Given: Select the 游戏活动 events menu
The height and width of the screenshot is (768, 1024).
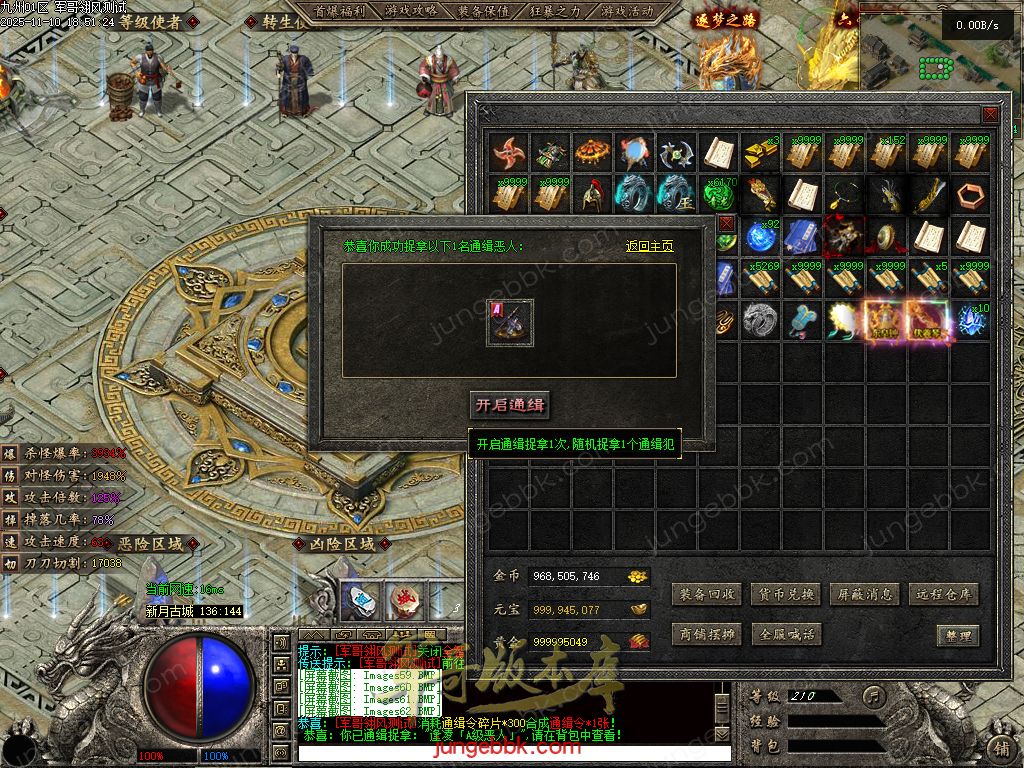Looking at the screenshot, I should point(627,11).
